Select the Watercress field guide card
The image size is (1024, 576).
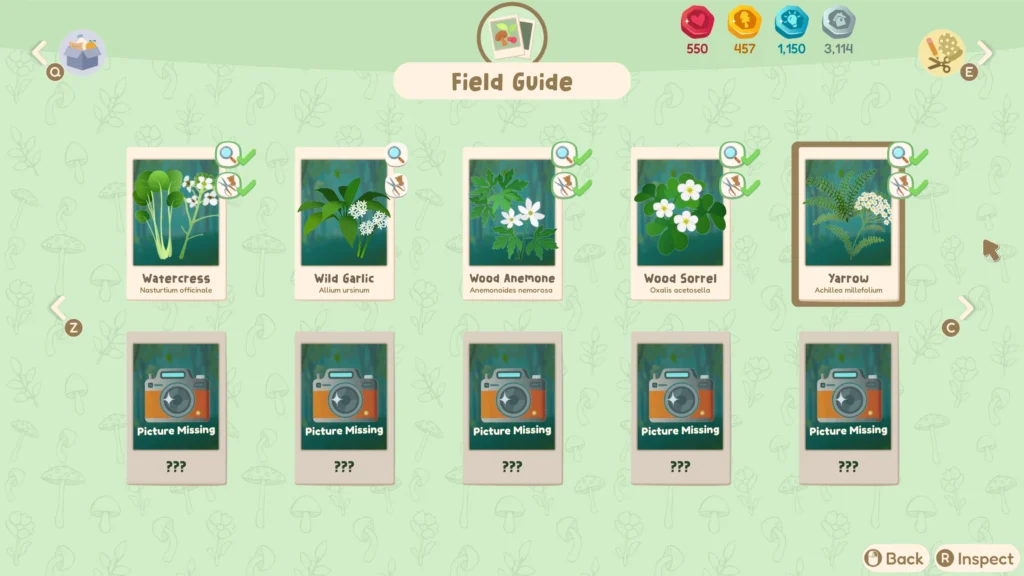177,225
